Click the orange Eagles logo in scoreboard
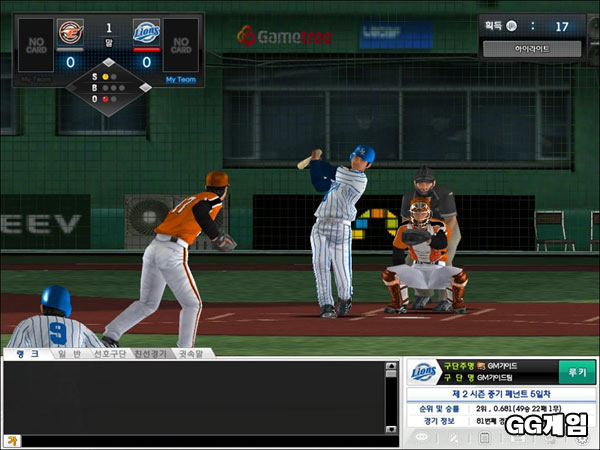This screenshot has height=450, width=600. tap(70, 32)
